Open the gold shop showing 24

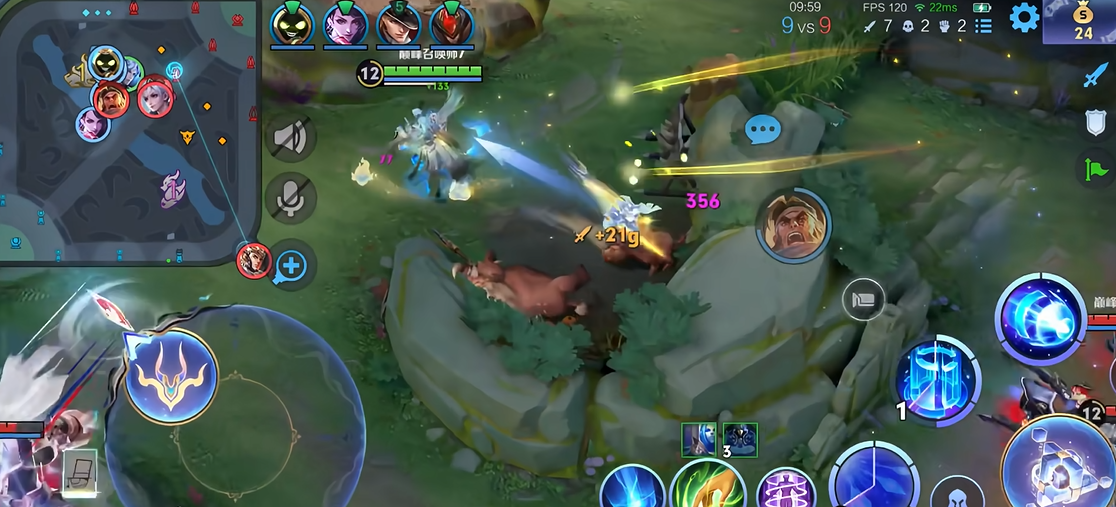point(1082,21)
